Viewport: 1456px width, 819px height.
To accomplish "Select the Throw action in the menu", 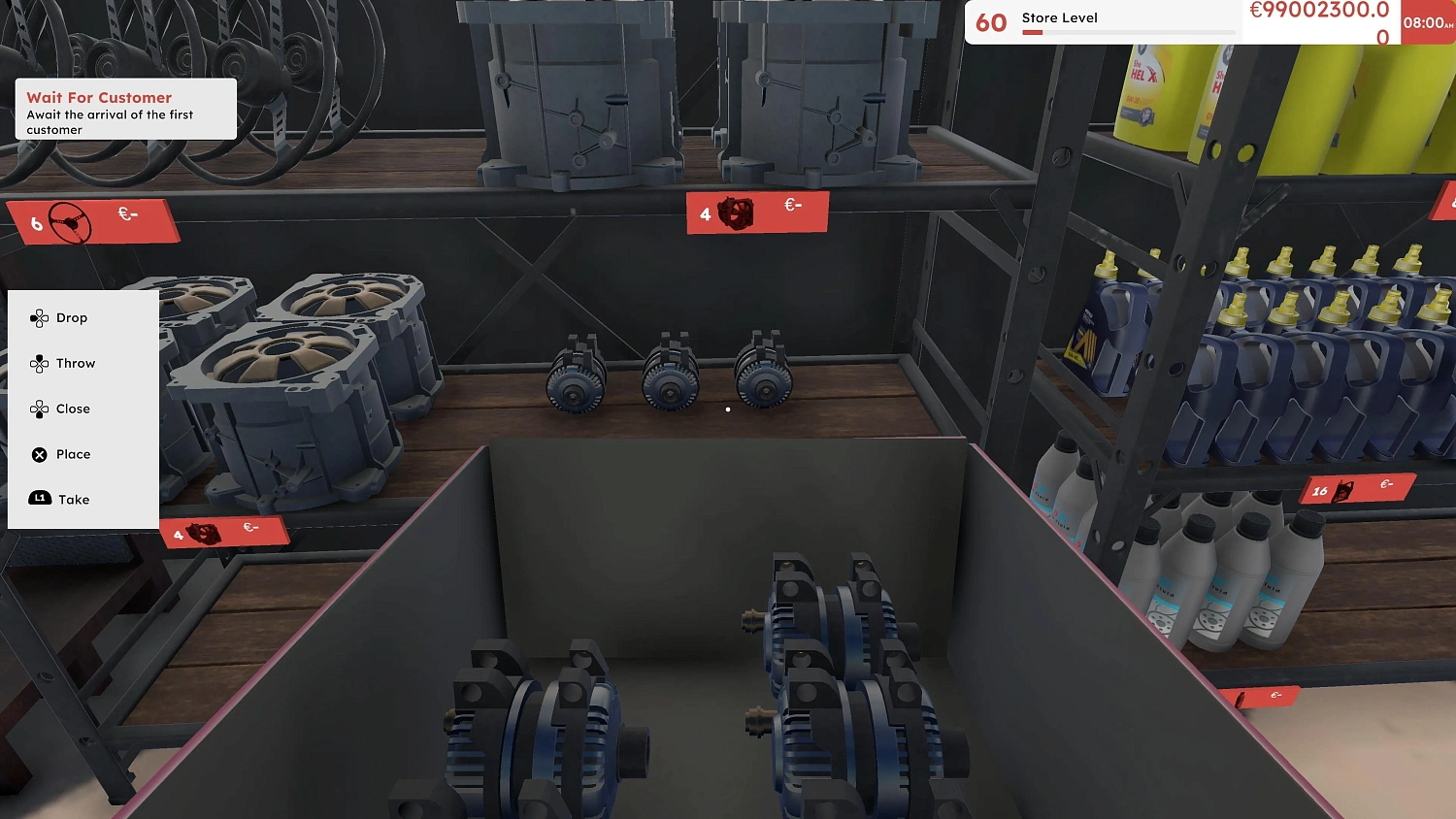I will pos(78,363).
